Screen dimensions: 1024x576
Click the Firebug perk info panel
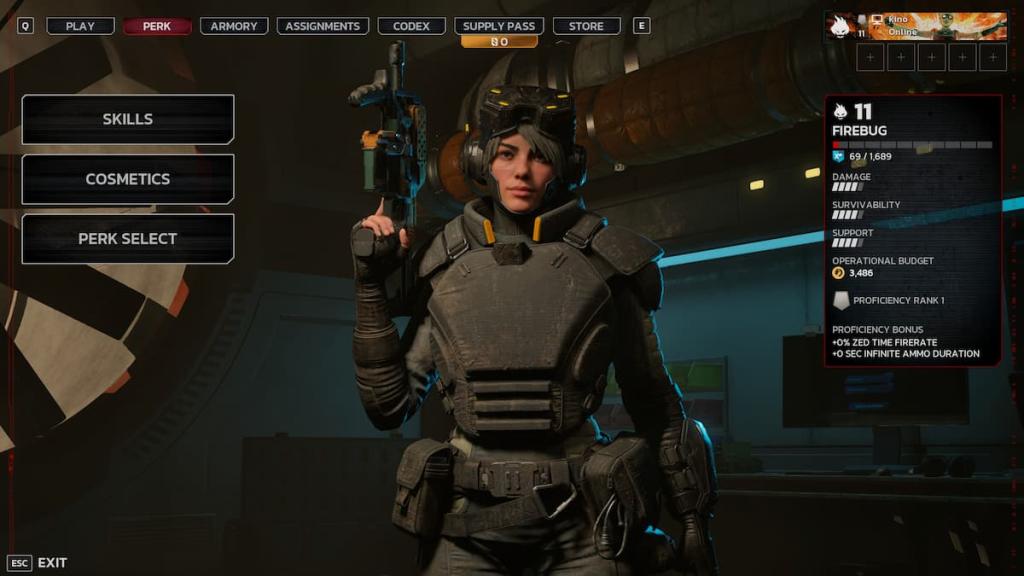912,230
